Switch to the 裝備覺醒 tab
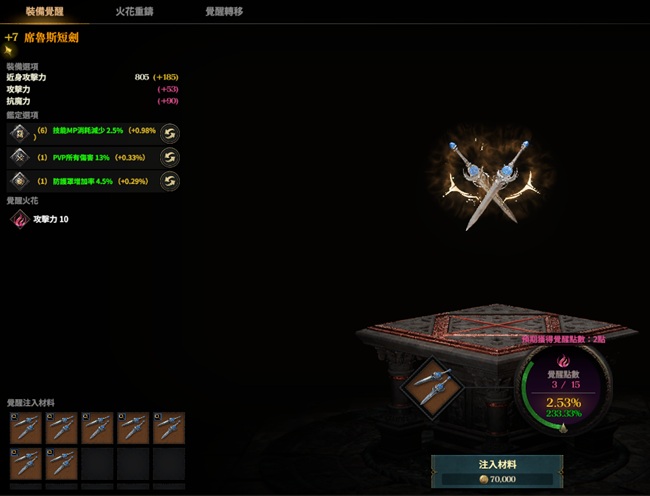This screenshot has width=650, height=496. [45, 12]
